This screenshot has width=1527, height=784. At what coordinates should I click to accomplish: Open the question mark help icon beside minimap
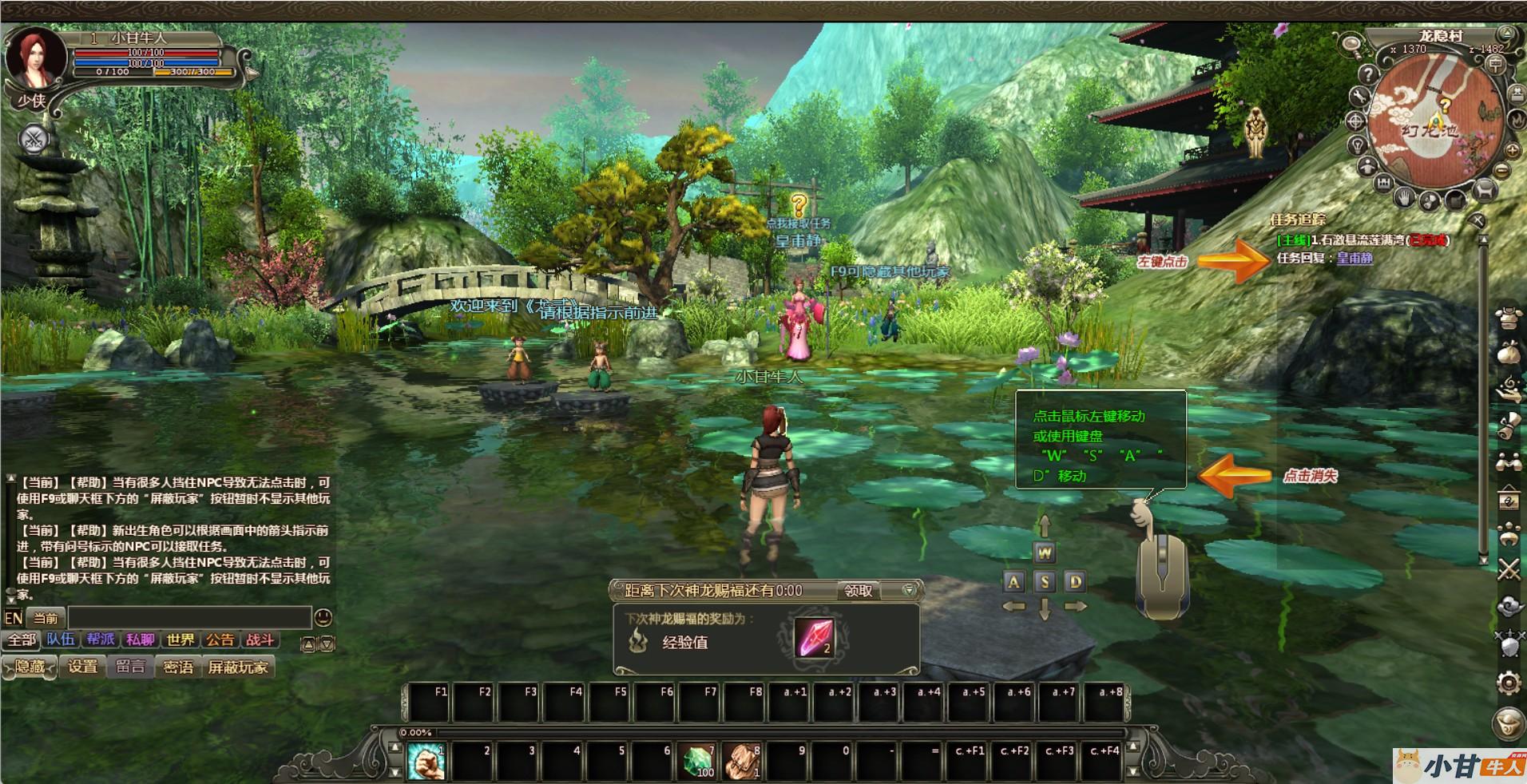pos(1369,74)
